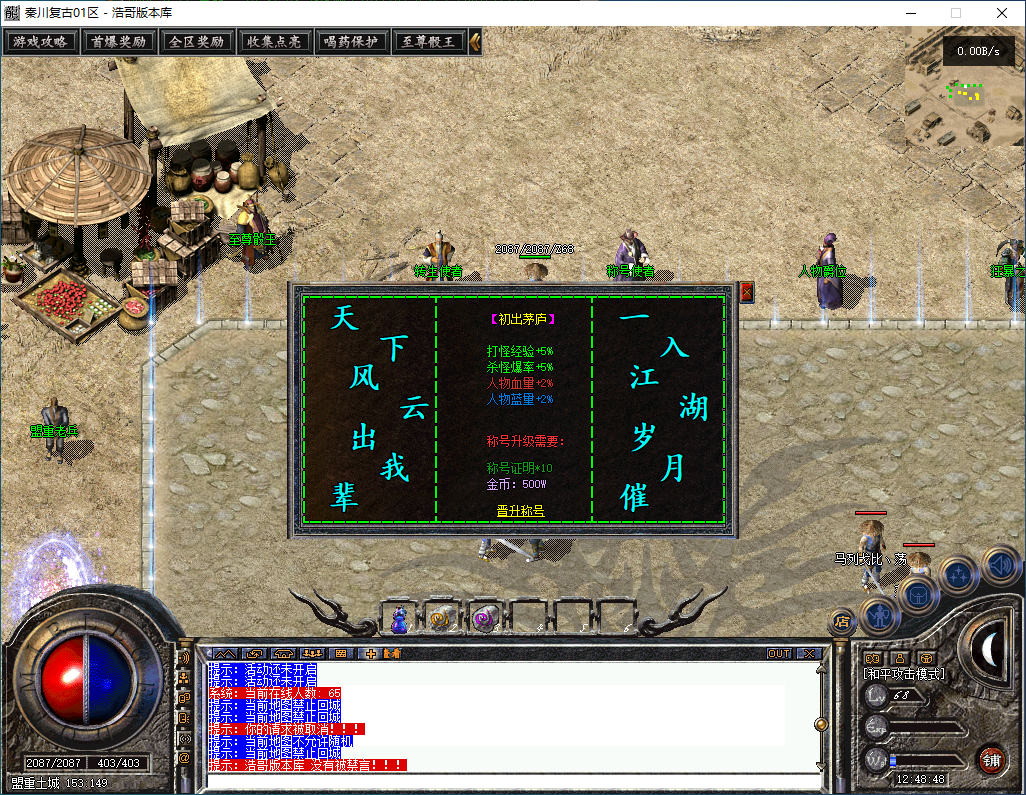The height and width of the screenshot is (795, 1026).
Task: Click the OUT button on chat bar
Action: (x=778, y=653)
